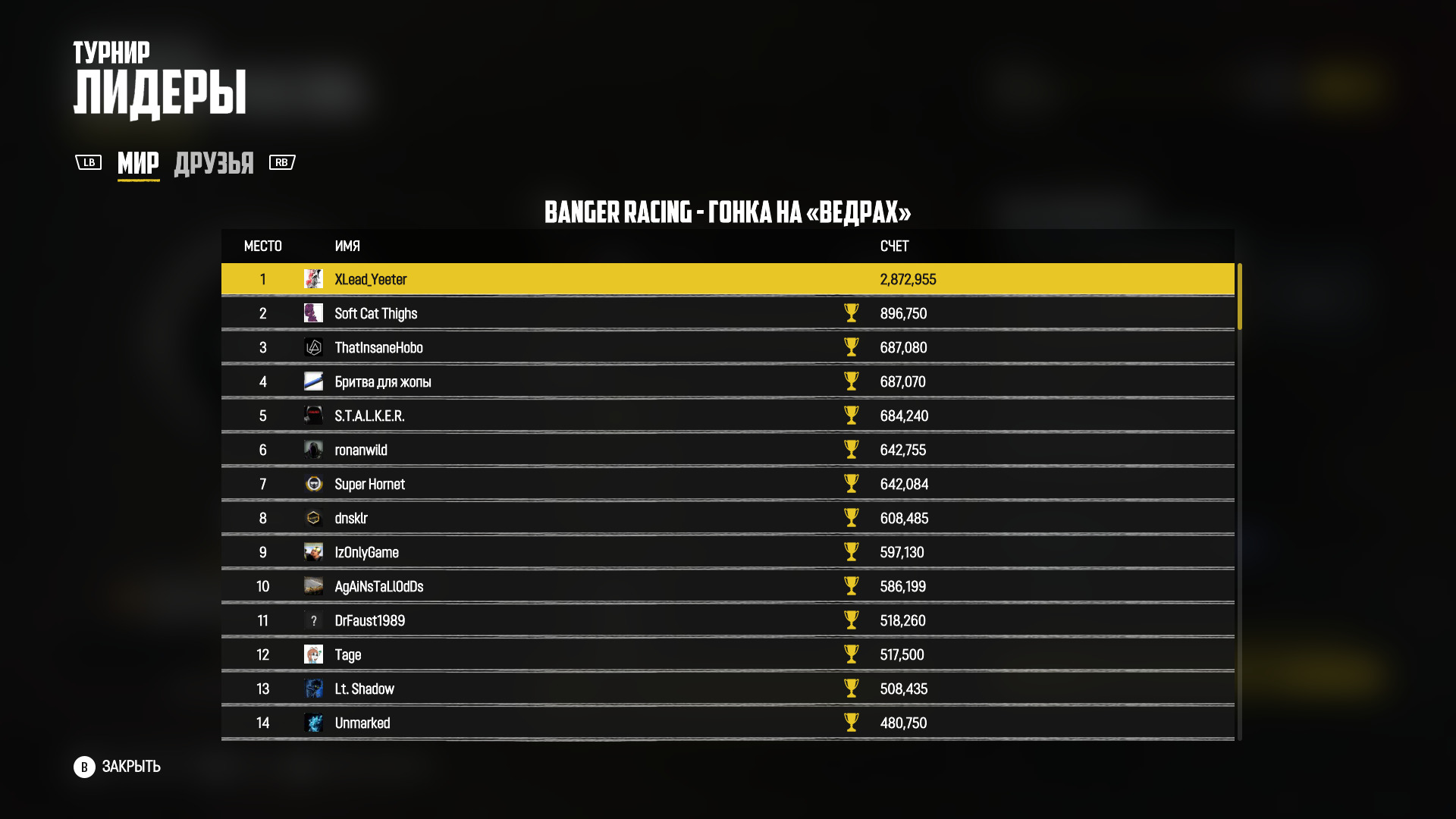Select XLead_Yeeter's player avatar

tap(314, 279)
